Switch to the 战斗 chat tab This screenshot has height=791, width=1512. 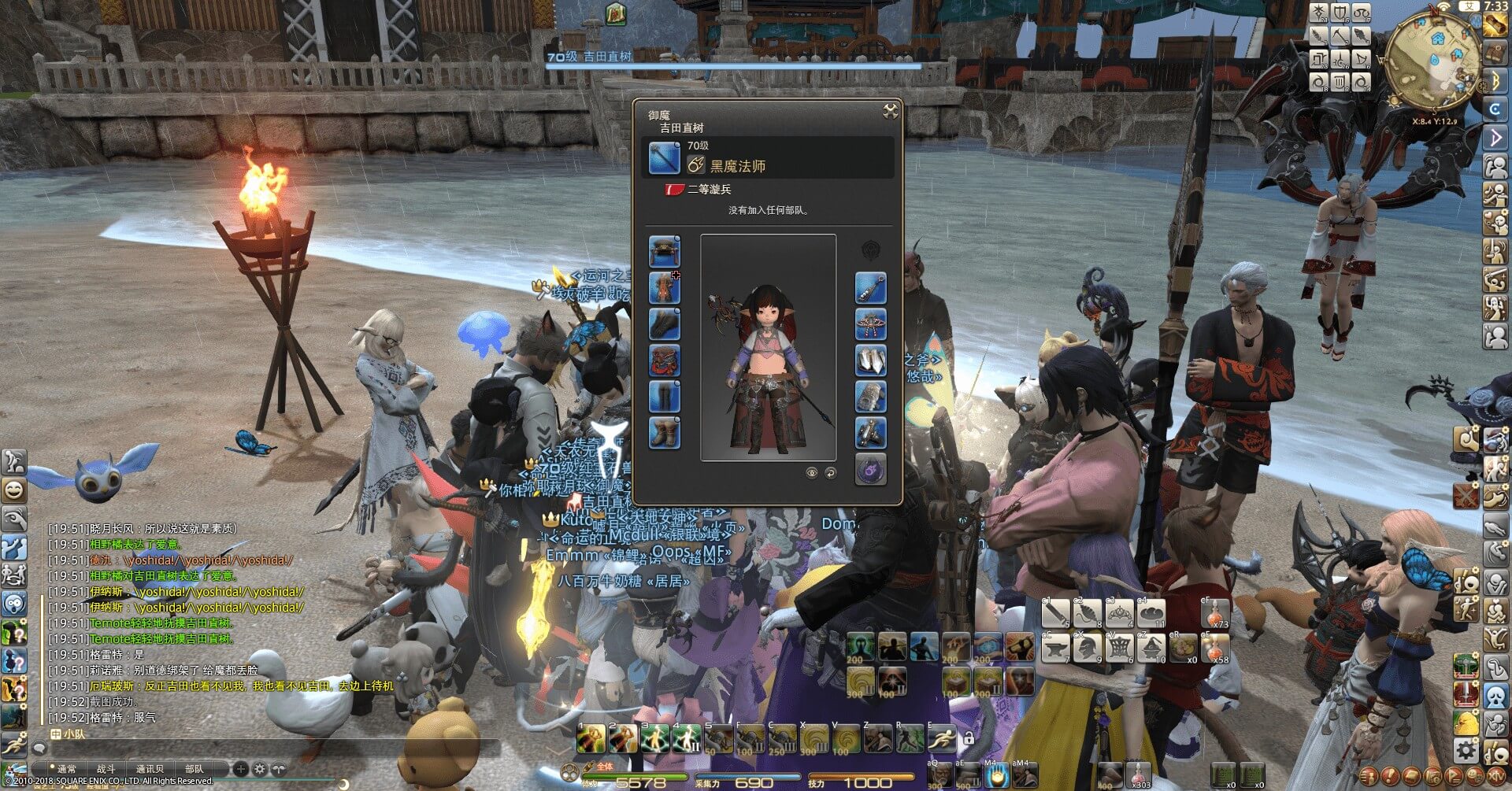point(106,769)
